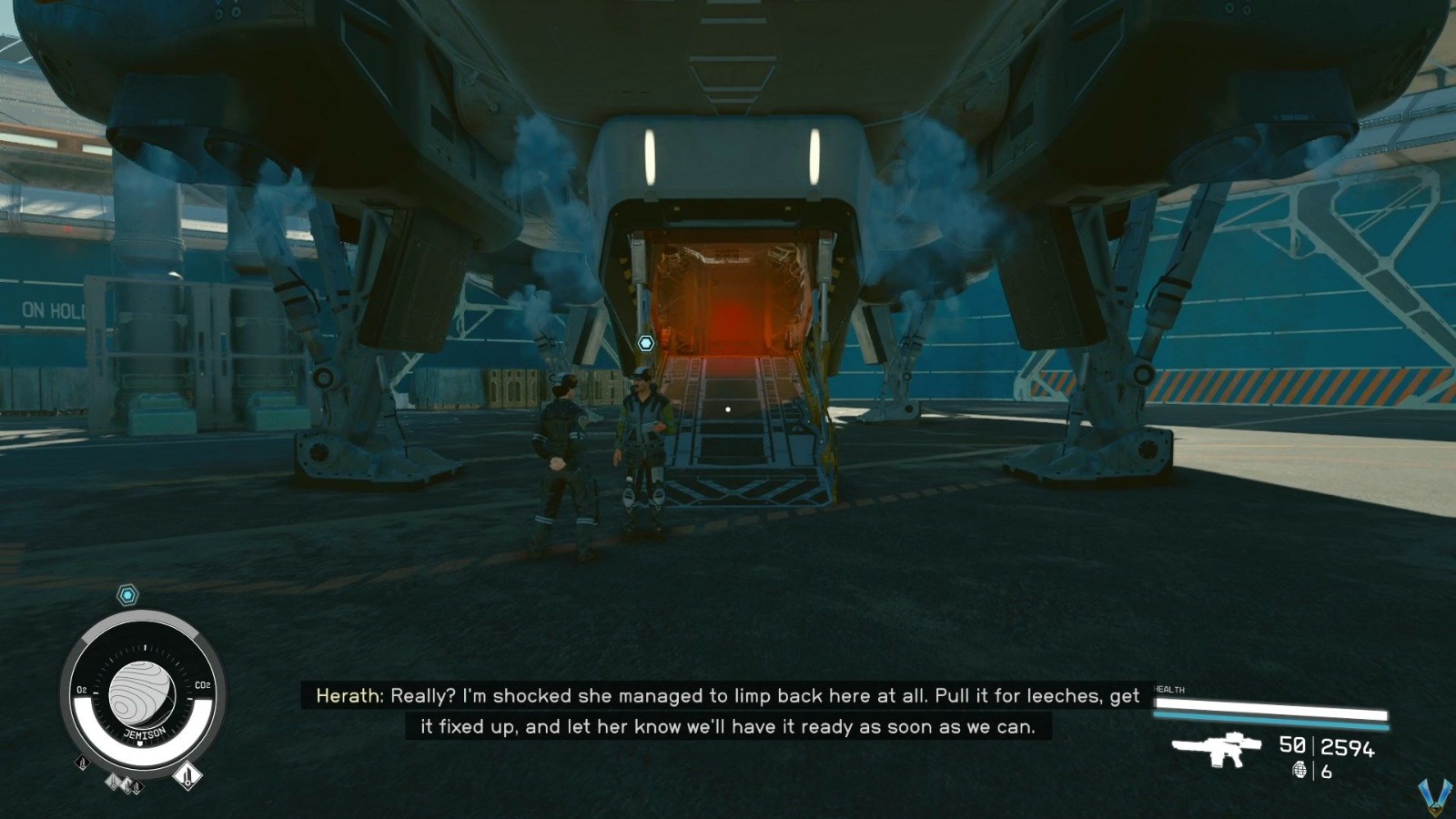Viewport: 1456px width, 819px height.
Task: Click the large diamond location marker below the compass
Action: pos(187,775)
